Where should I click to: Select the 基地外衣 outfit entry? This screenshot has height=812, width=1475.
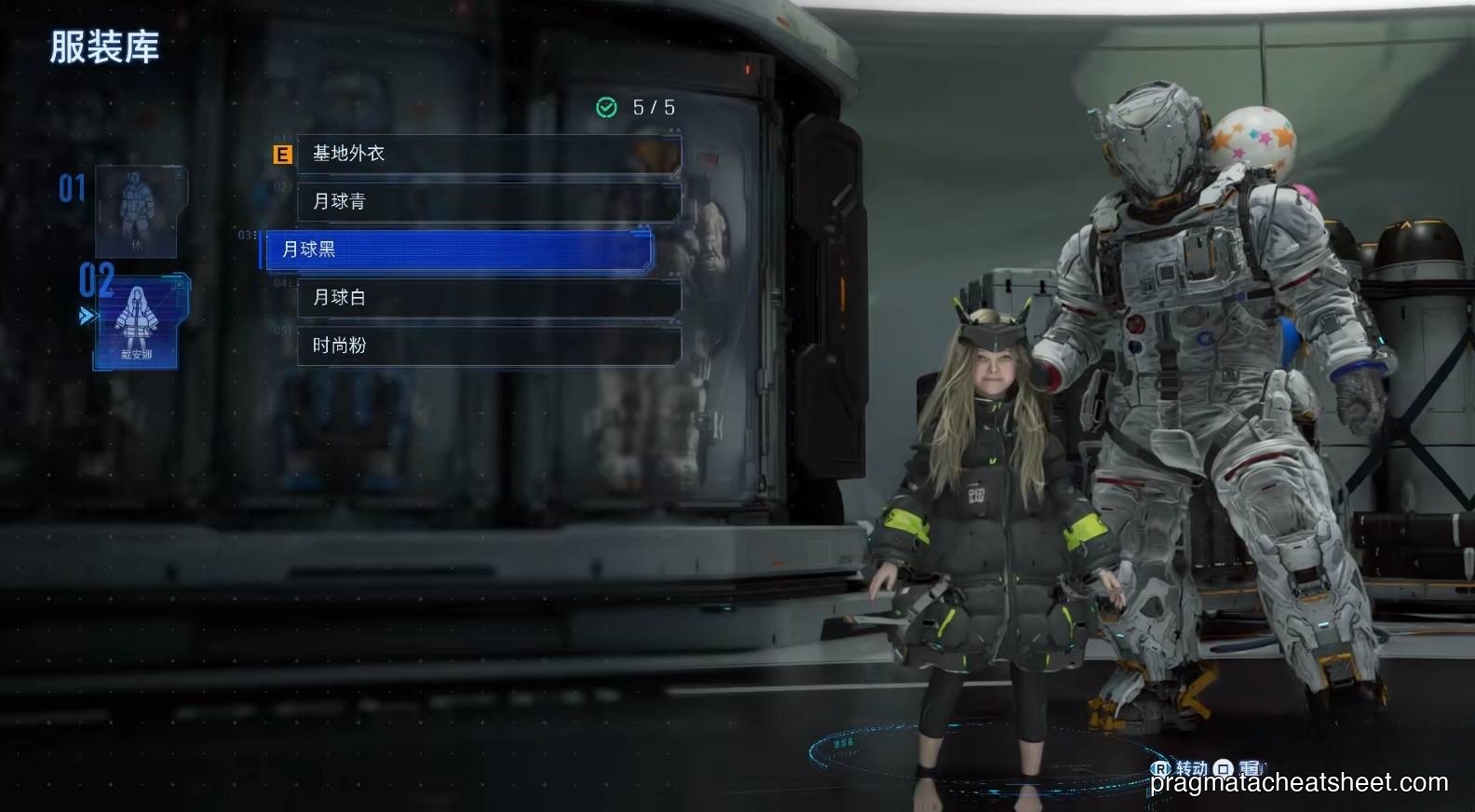coord(488,154)
